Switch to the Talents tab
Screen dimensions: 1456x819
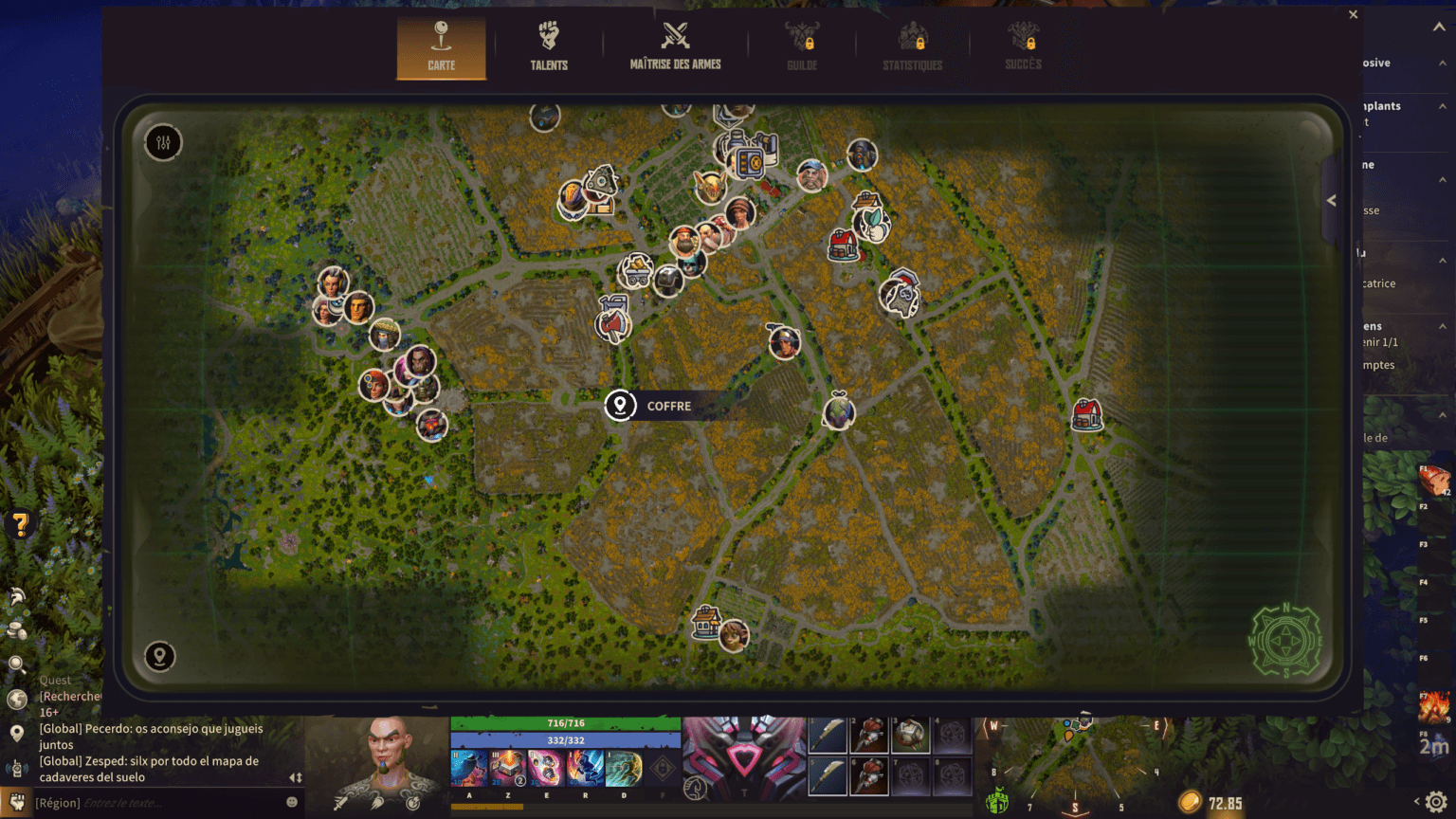[x=549, y=46]
